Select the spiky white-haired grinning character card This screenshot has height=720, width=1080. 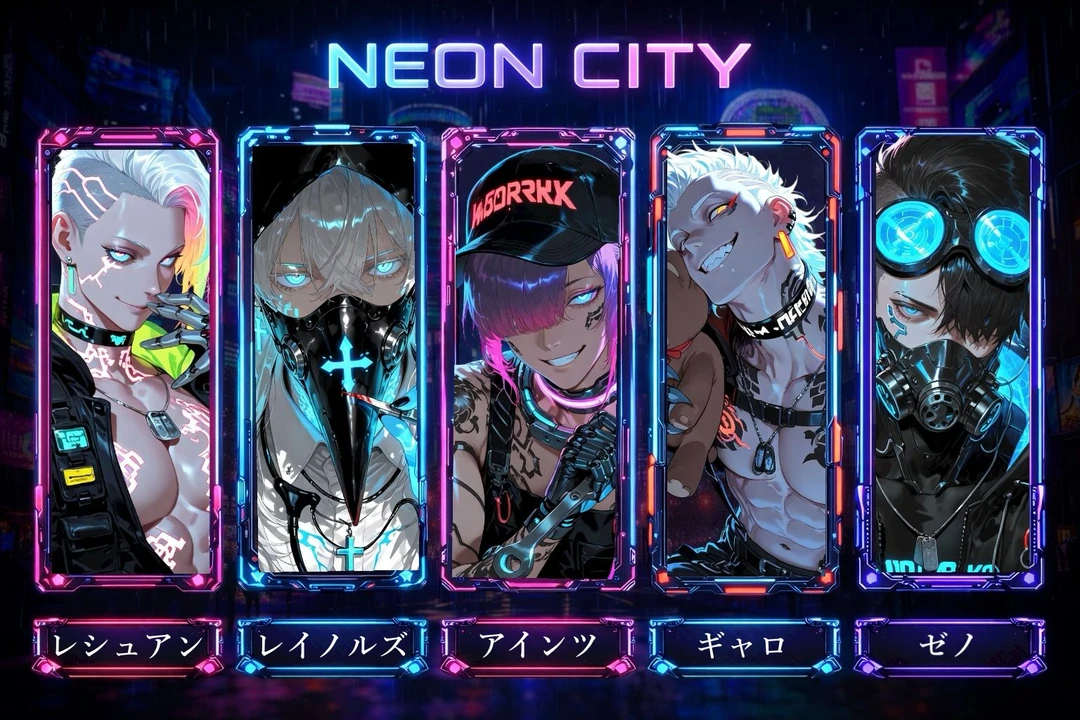pyautogui.click(x=745, y=358)
